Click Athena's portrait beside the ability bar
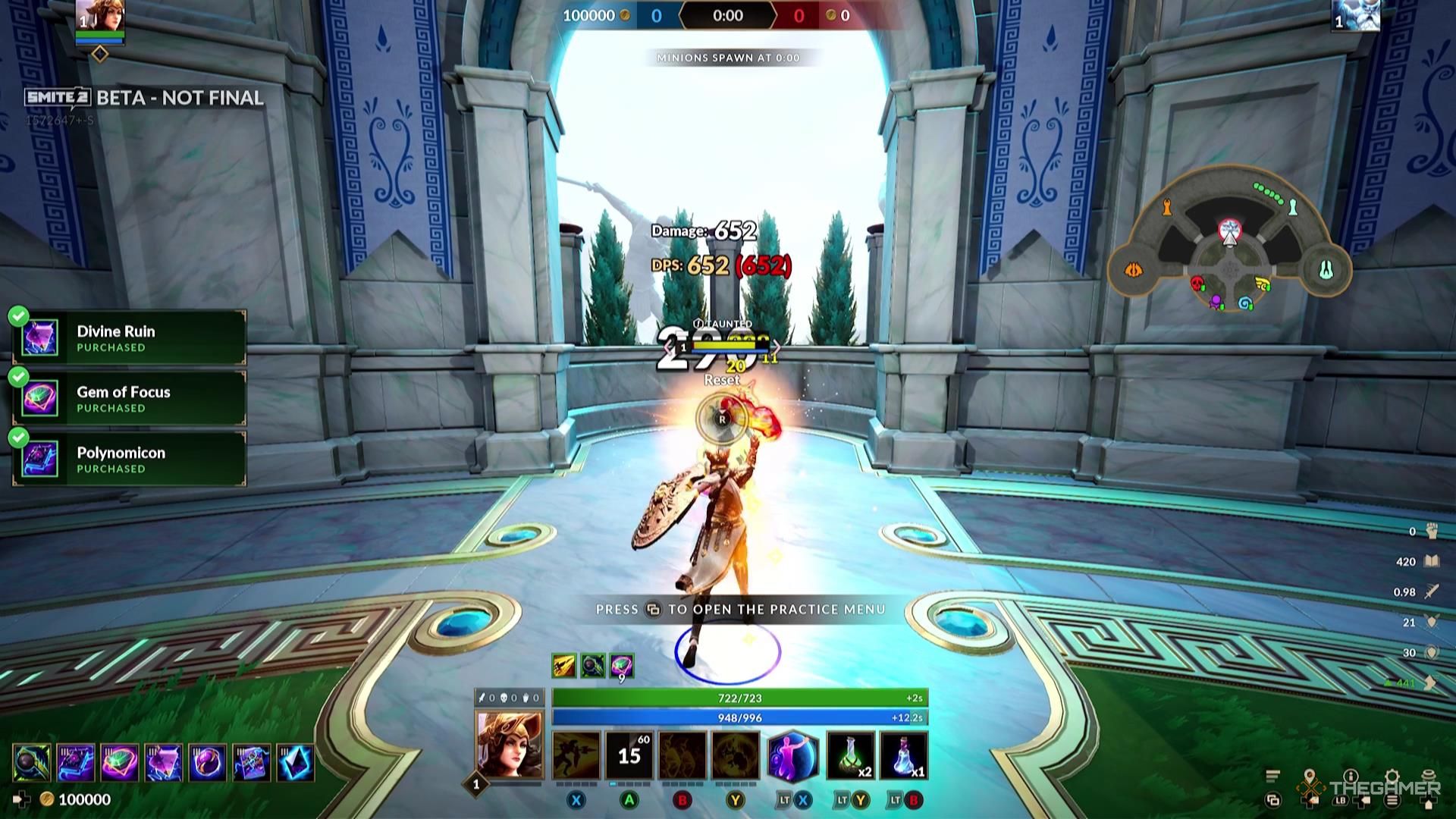This screenshot has width=1456, height=819. pyautogui.click(x=509, y=744)
